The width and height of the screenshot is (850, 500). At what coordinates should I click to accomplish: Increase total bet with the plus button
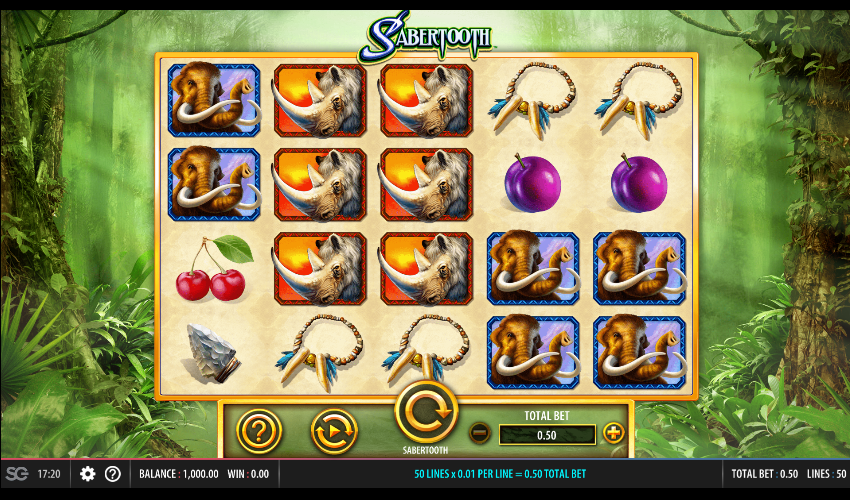pyautogui.click(x=613, y=433)
